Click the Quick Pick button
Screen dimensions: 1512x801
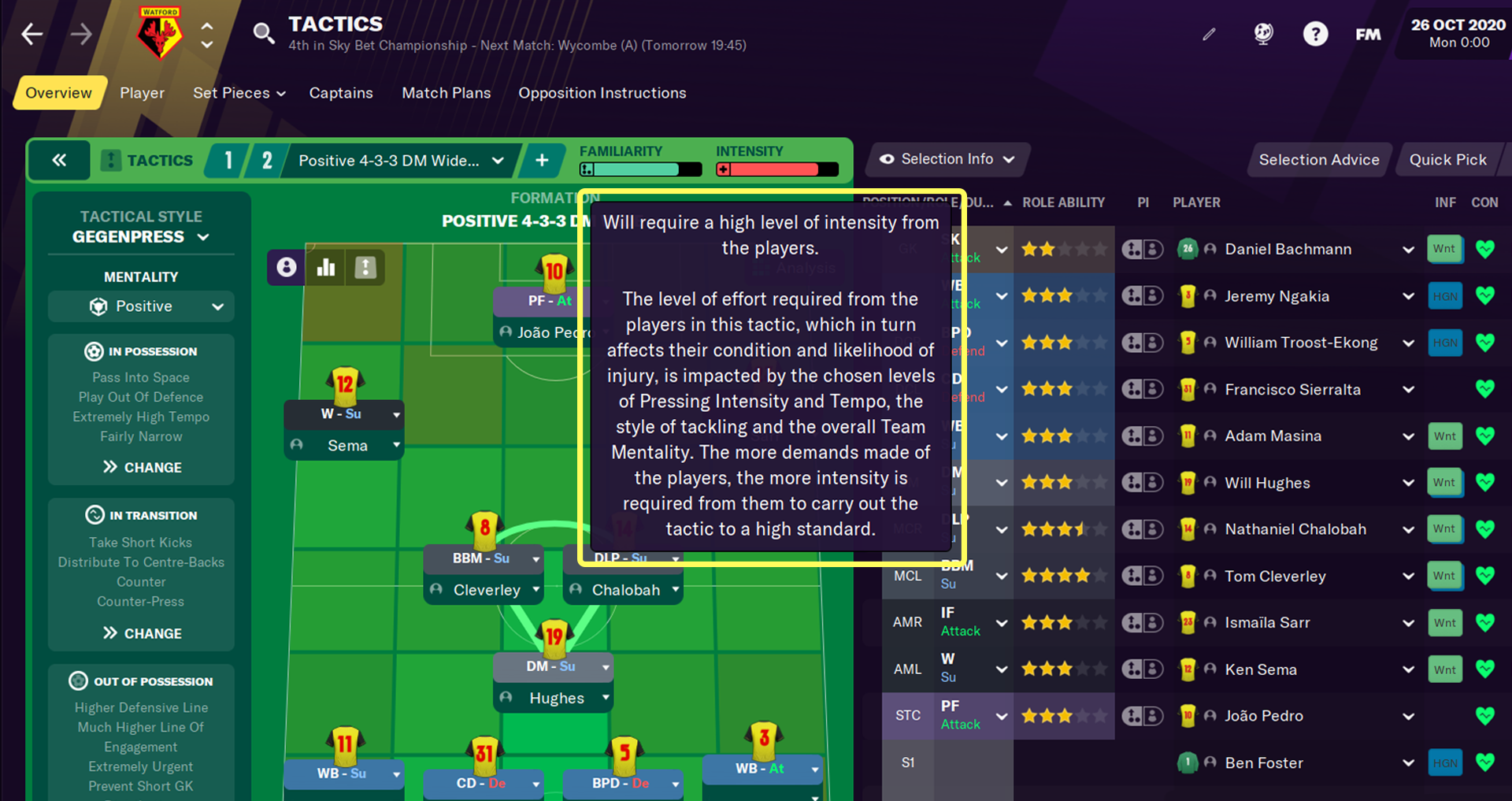pos(1451,158)
